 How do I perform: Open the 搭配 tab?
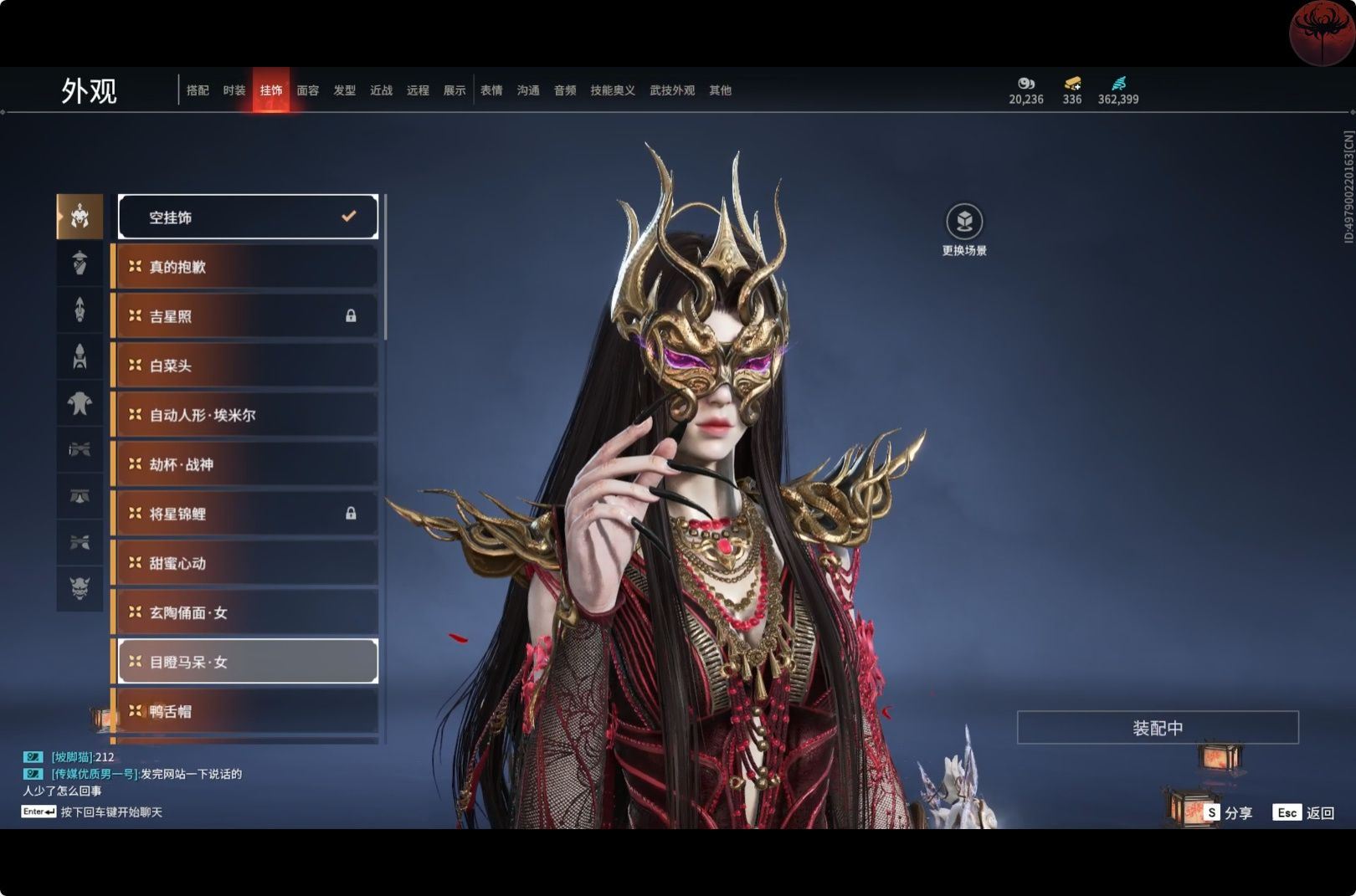click(198, 90)
